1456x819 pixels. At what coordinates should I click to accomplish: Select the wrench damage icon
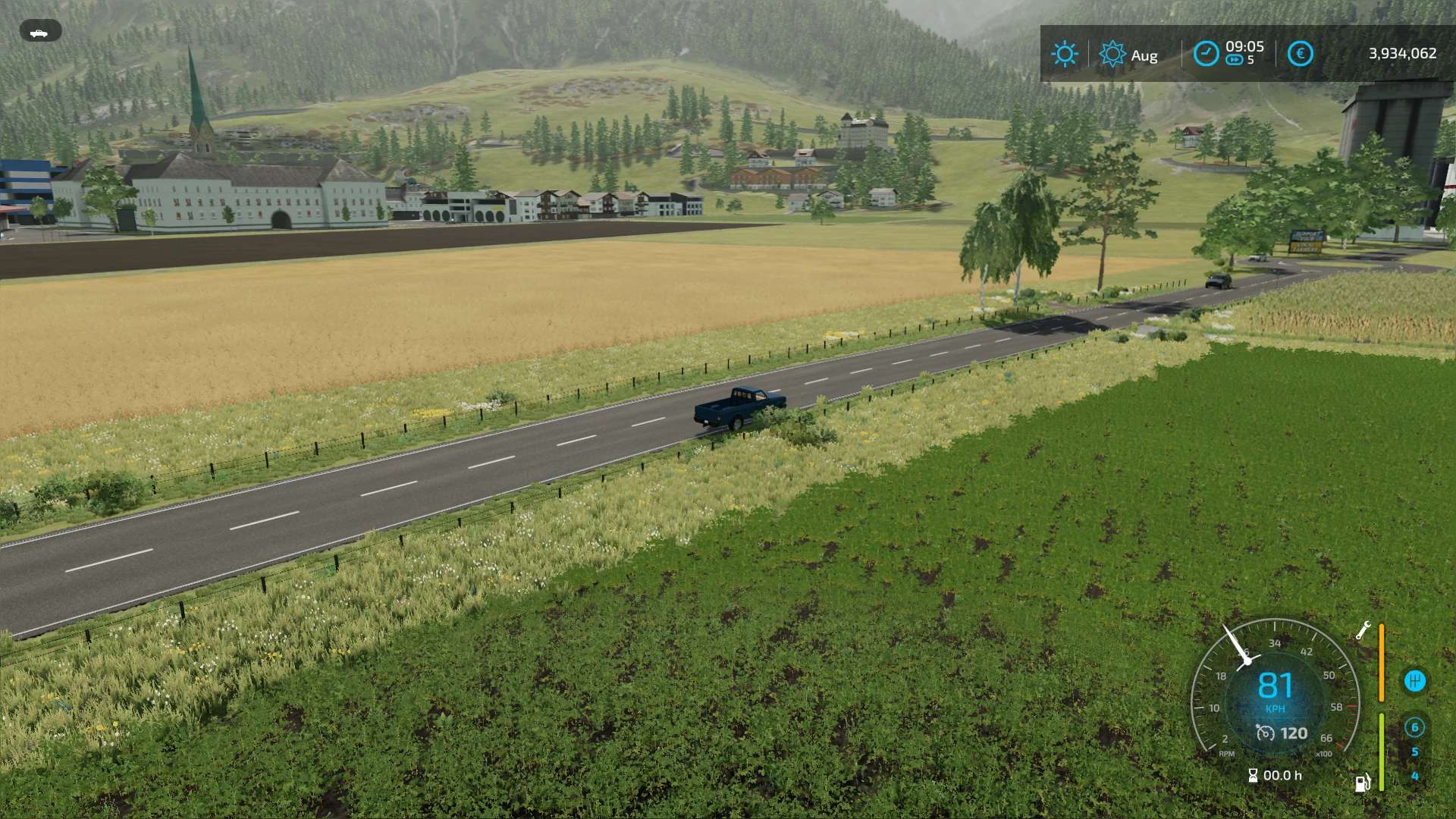tap(1363, 631)
